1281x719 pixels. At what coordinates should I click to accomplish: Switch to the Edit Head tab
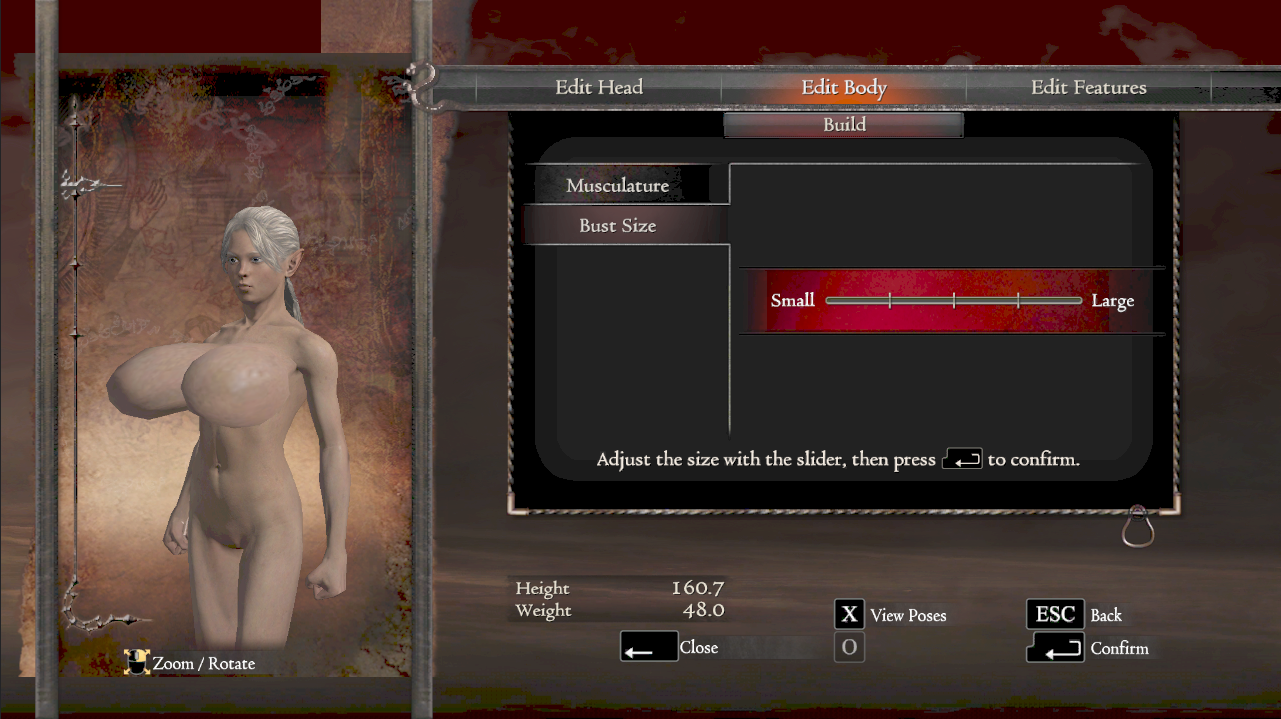click(x=598, y=88)
